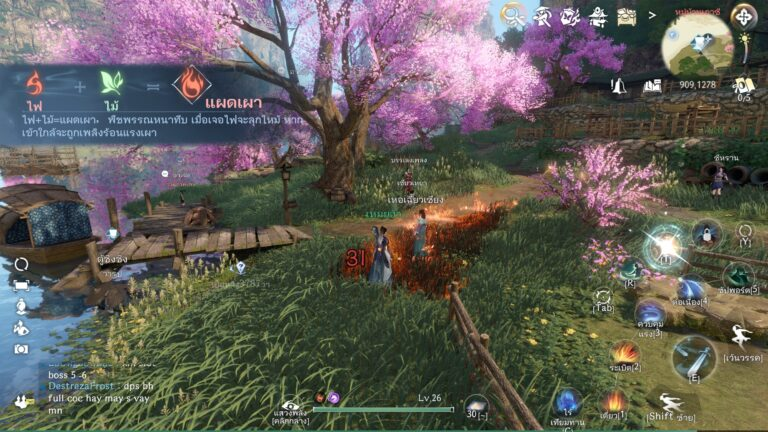Click the four-petal flower button beside the minimap
Viewport: 768px width, 432px height.
pyautogui.click(x=743, y=15)
